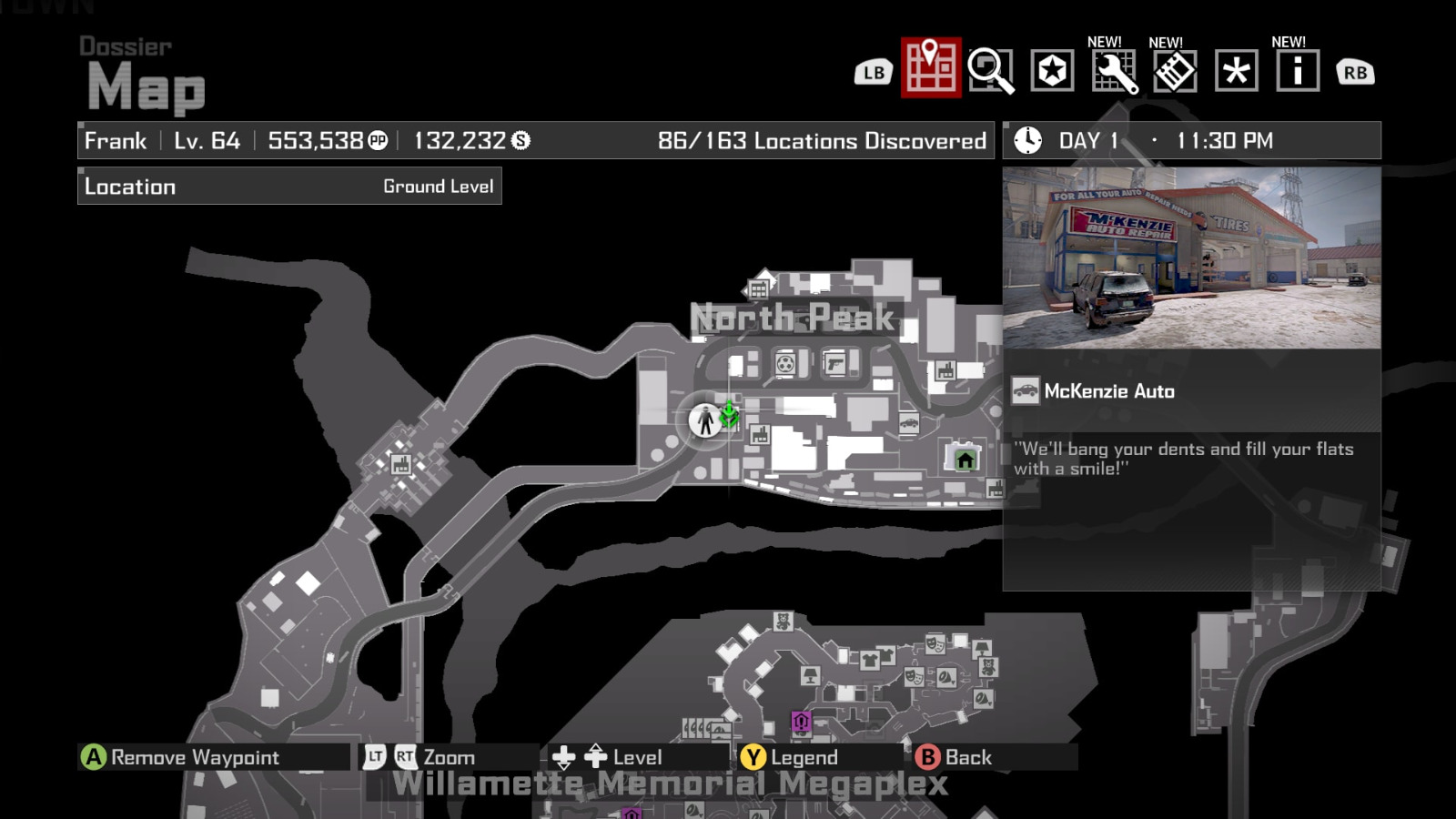Open the info tab marked NEW
The height and width of the screenshot is (819, 1456).
(x=1298, y=69)
